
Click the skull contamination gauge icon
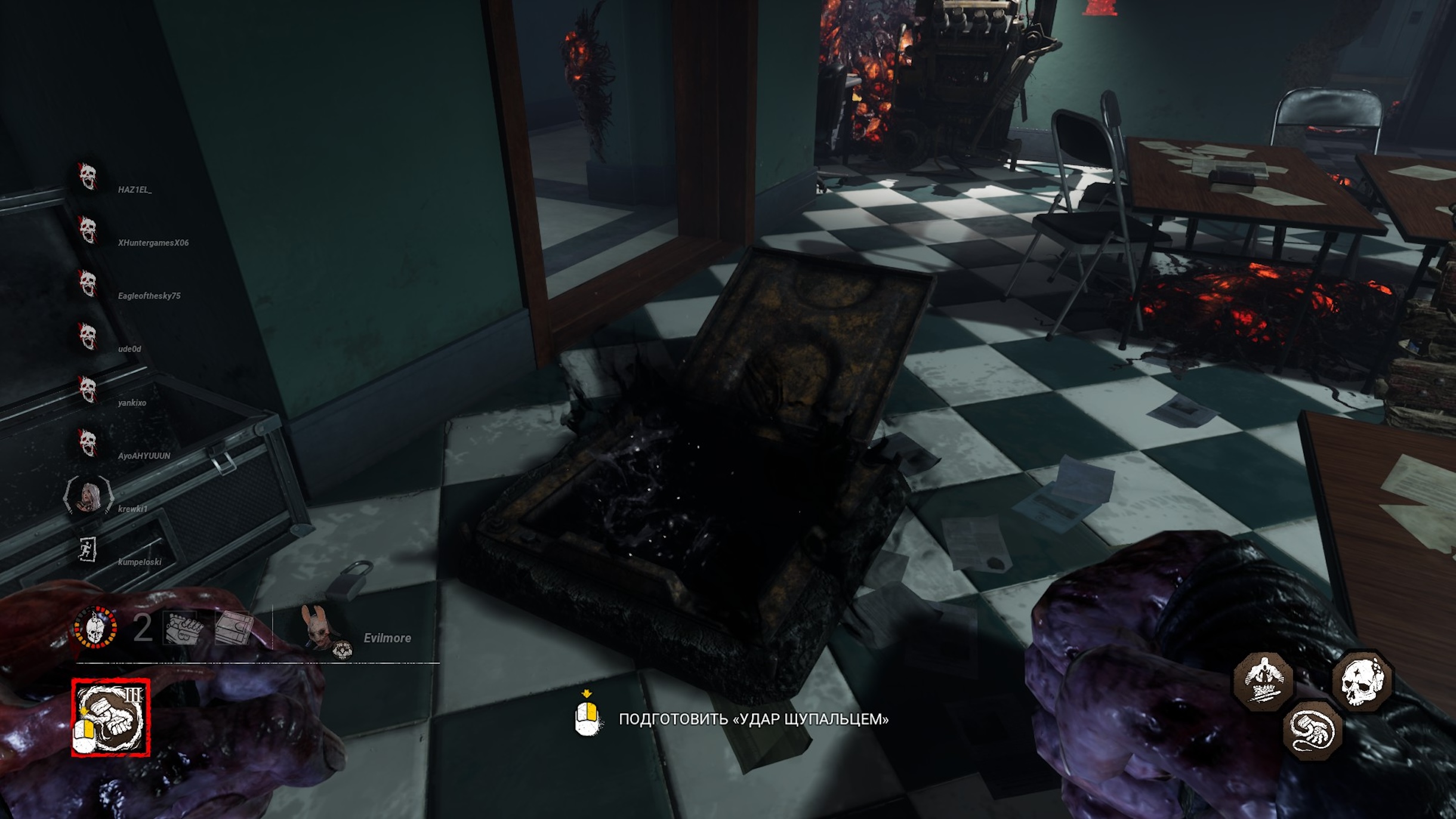click(95, 627)
